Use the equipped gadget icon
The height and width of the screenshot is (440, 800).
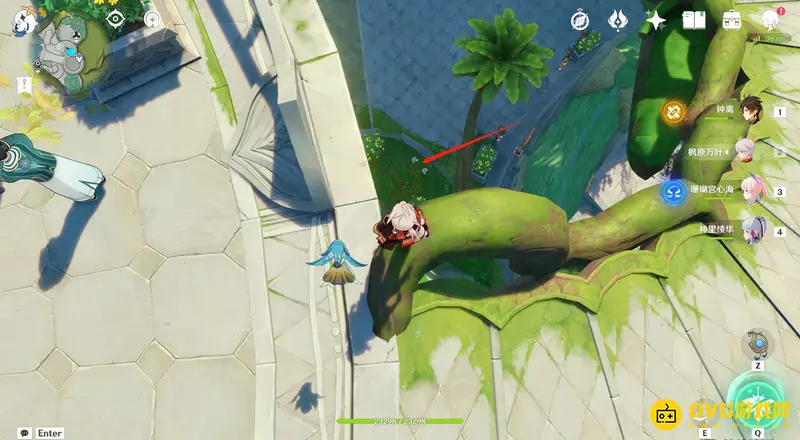[758, 346]
